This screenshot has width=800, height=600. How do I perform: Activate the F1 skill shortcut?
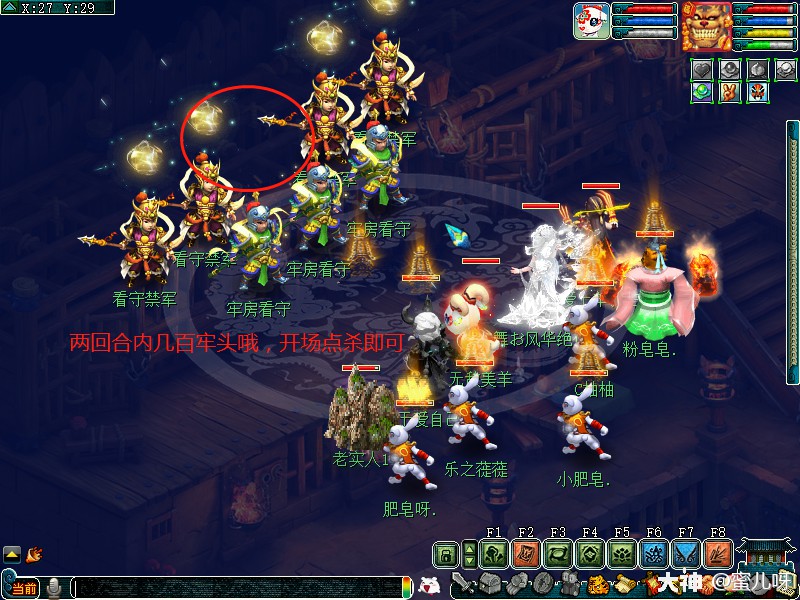click(x=494, y=554)
